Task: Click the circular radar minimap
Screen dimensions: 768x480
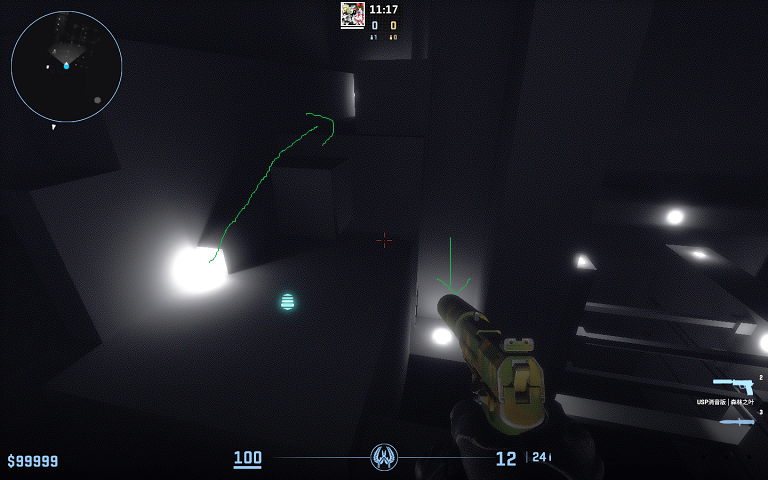Action: click(66, 66)
